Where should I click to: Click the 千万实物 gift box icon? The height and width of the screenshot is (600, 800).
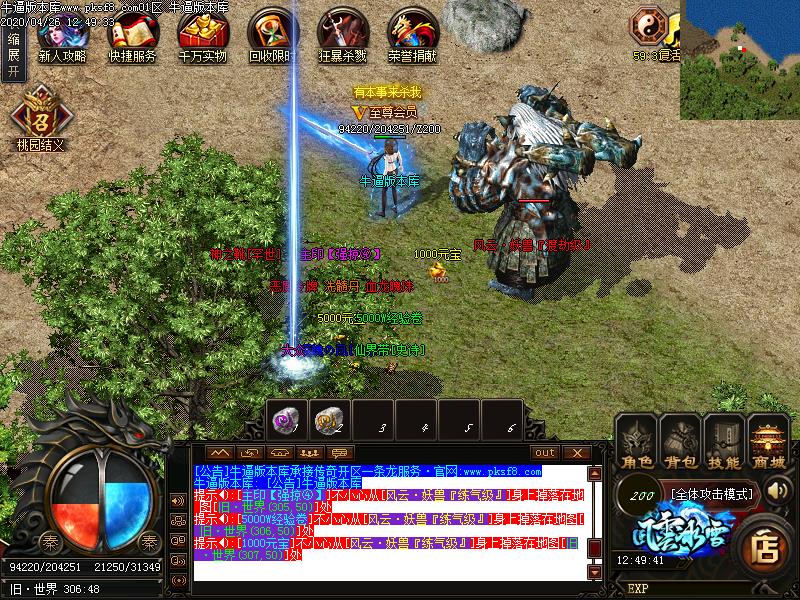(x=202, y=36)
